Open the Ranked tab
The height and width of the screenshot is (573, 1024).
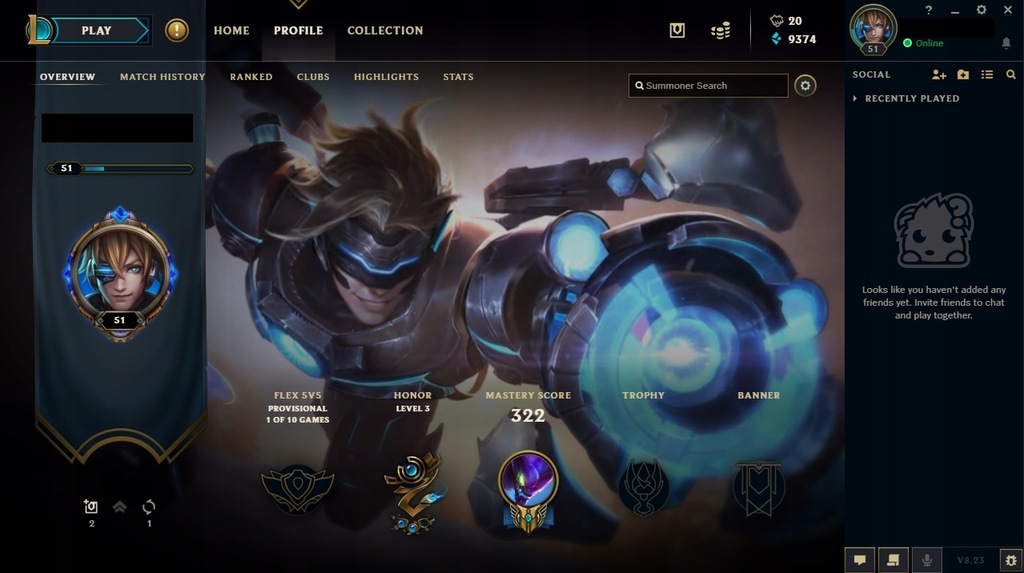click(251, 77)
